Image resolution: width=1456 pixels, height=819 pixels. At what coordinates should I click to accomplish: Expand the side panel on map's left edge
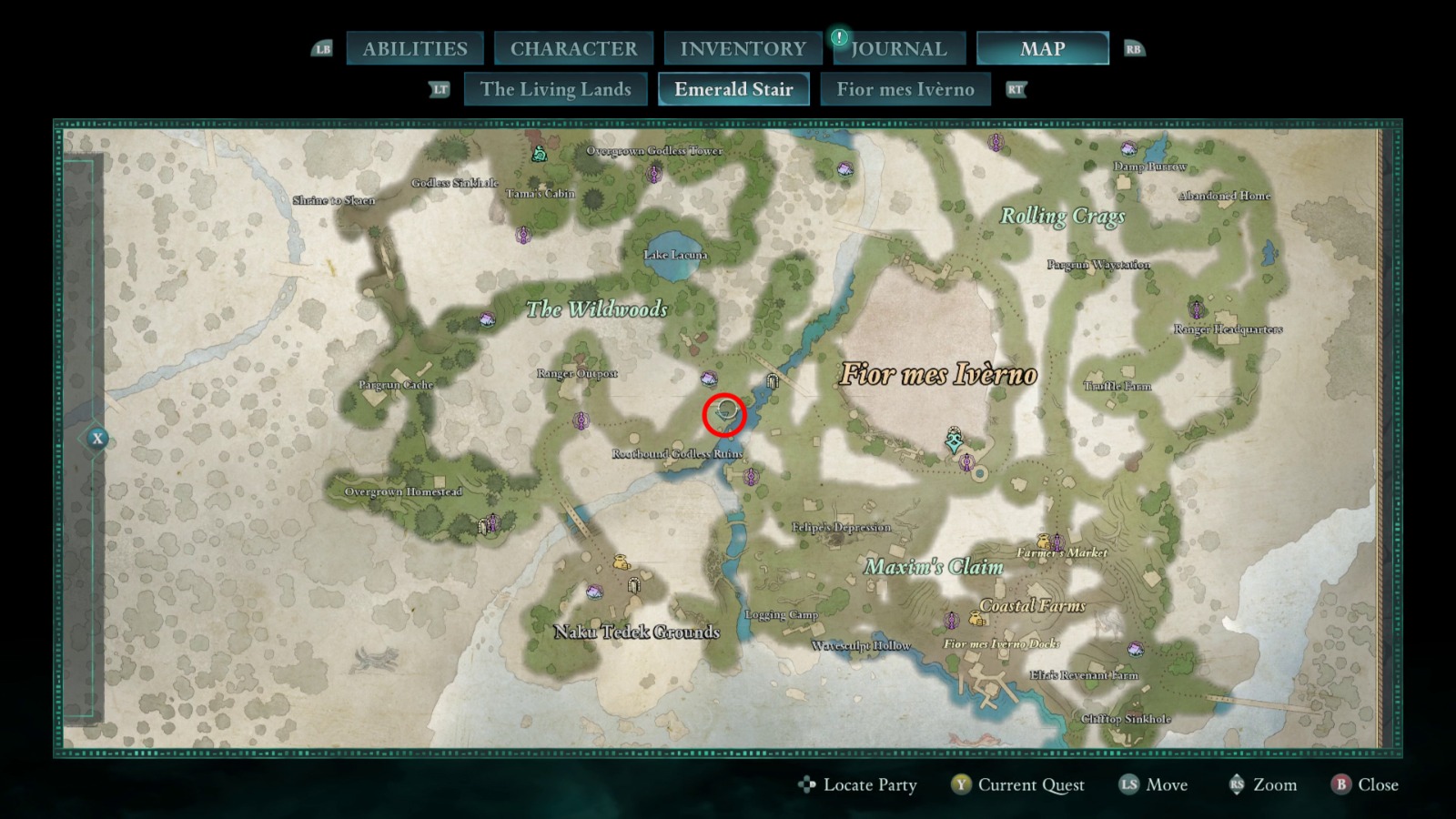click(x=97, y=439)
